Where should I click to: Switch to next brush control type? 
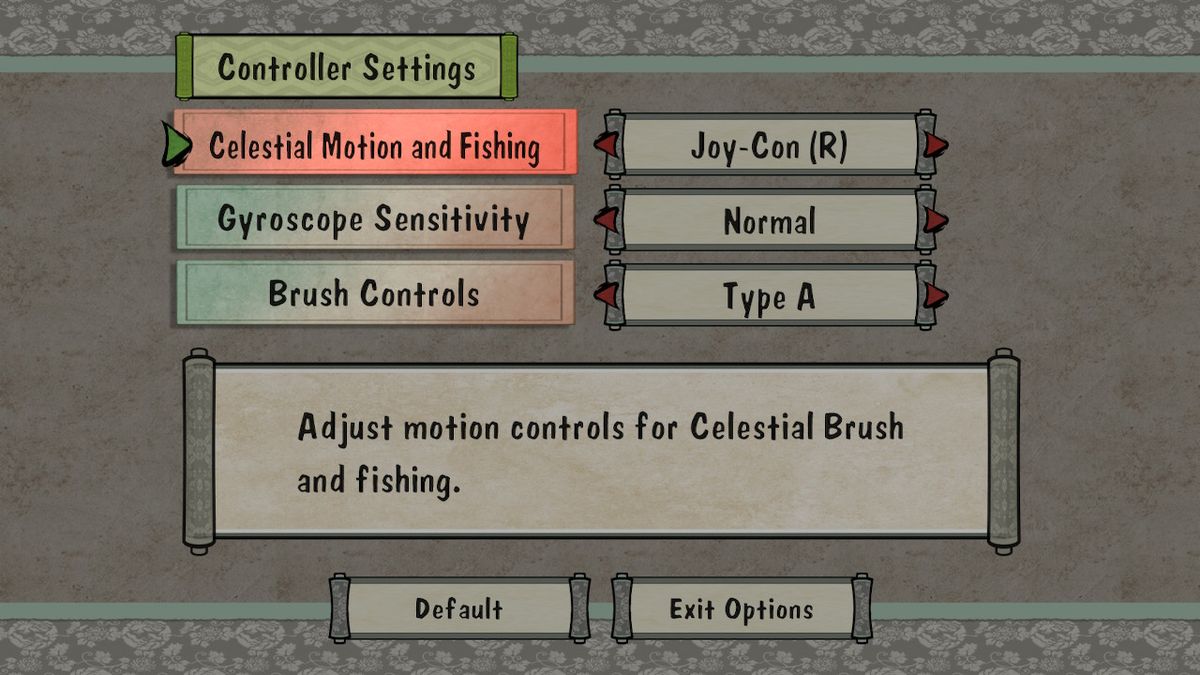tap(935, 296)
